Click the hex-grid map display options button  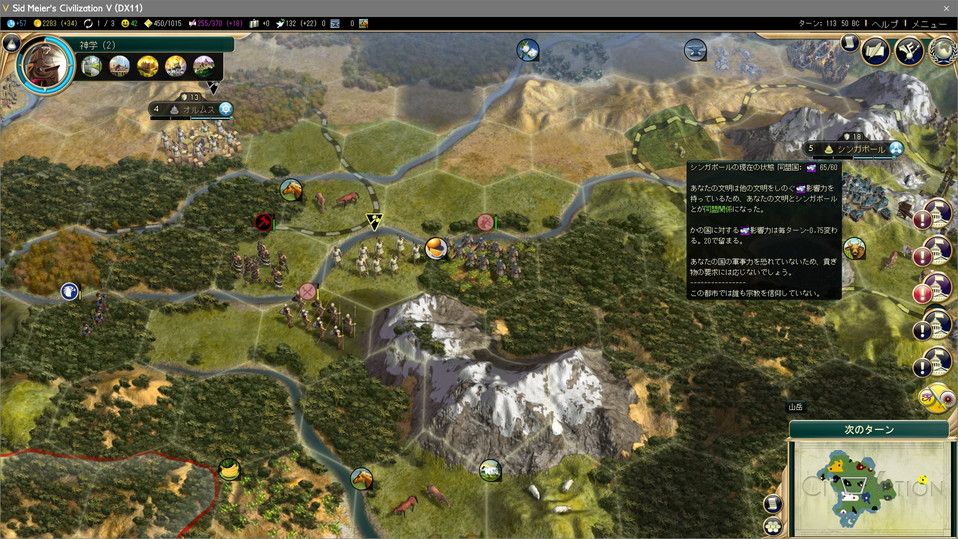point(773,525)
